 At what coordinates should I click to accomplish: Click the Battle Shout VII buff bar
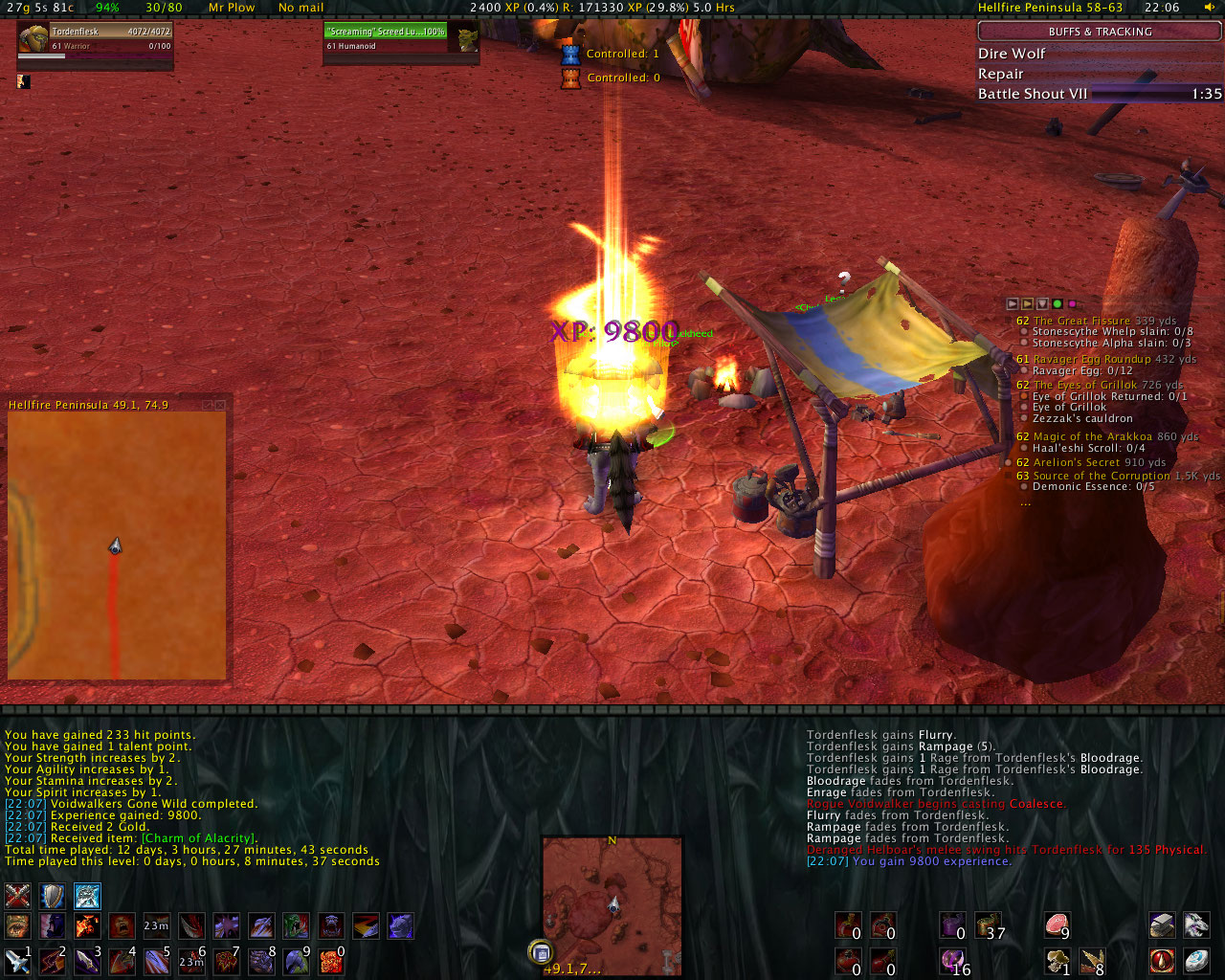1099,94
